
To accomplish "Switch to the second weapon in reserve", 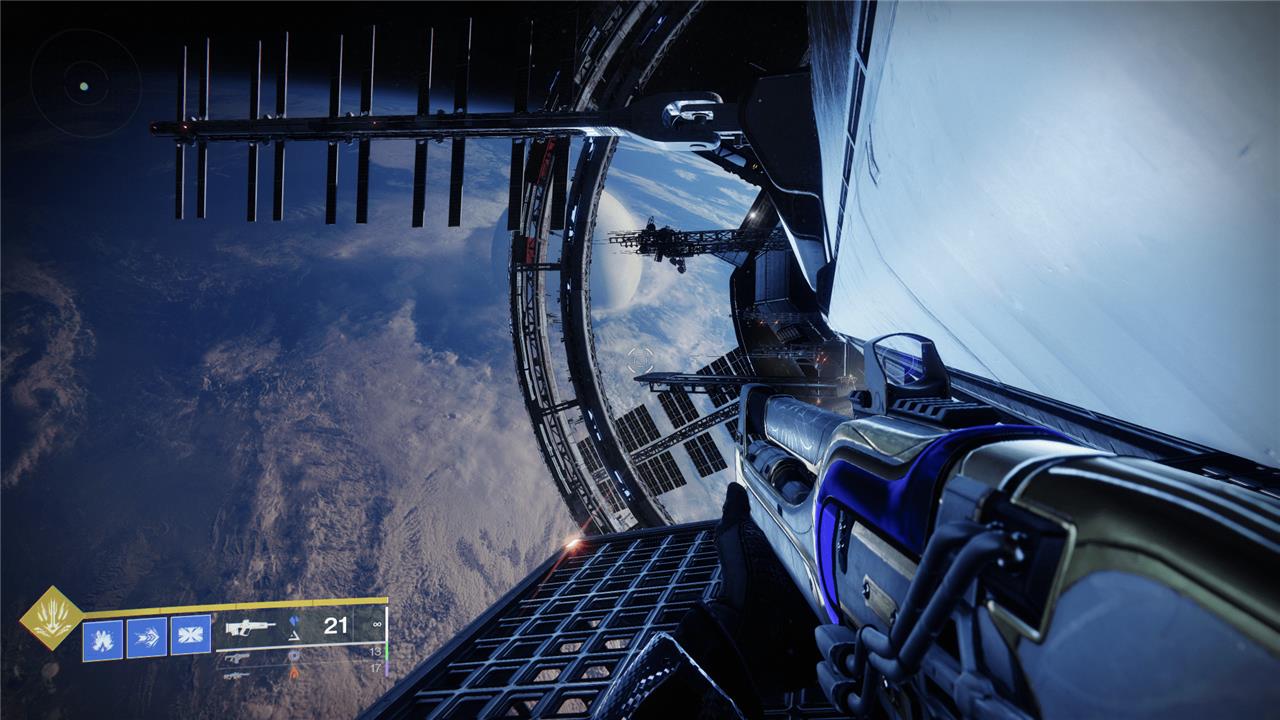I will (x=237, y=657).
